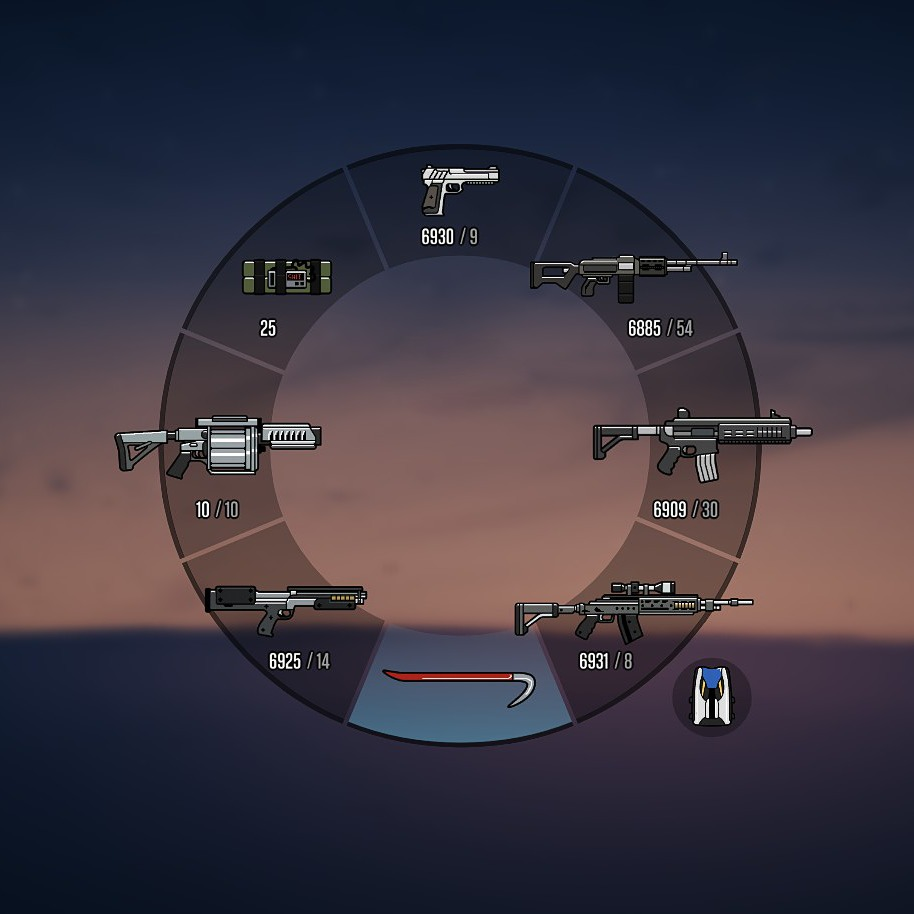Select the sticky bomb explosive
Image resolution: width=914 pixels, height=914 pixels.
pos(287,277)
